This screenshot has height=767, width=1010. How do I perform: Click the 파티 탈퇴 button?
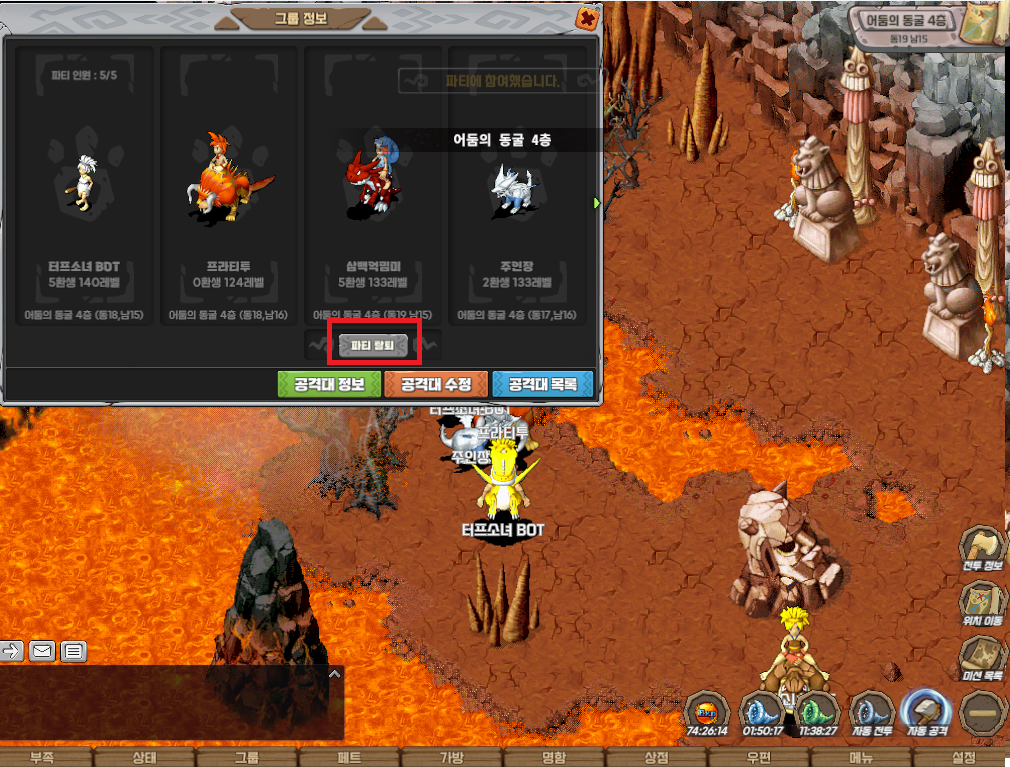pyautogui.click(x=374, y=345)
